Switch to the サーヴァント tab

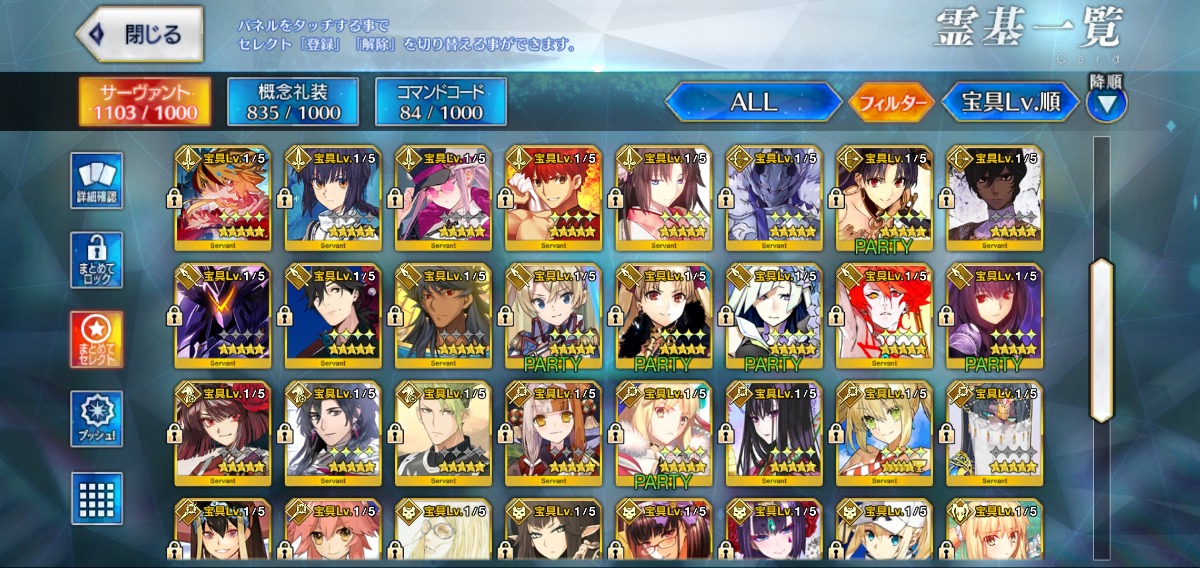pos(146,101)
